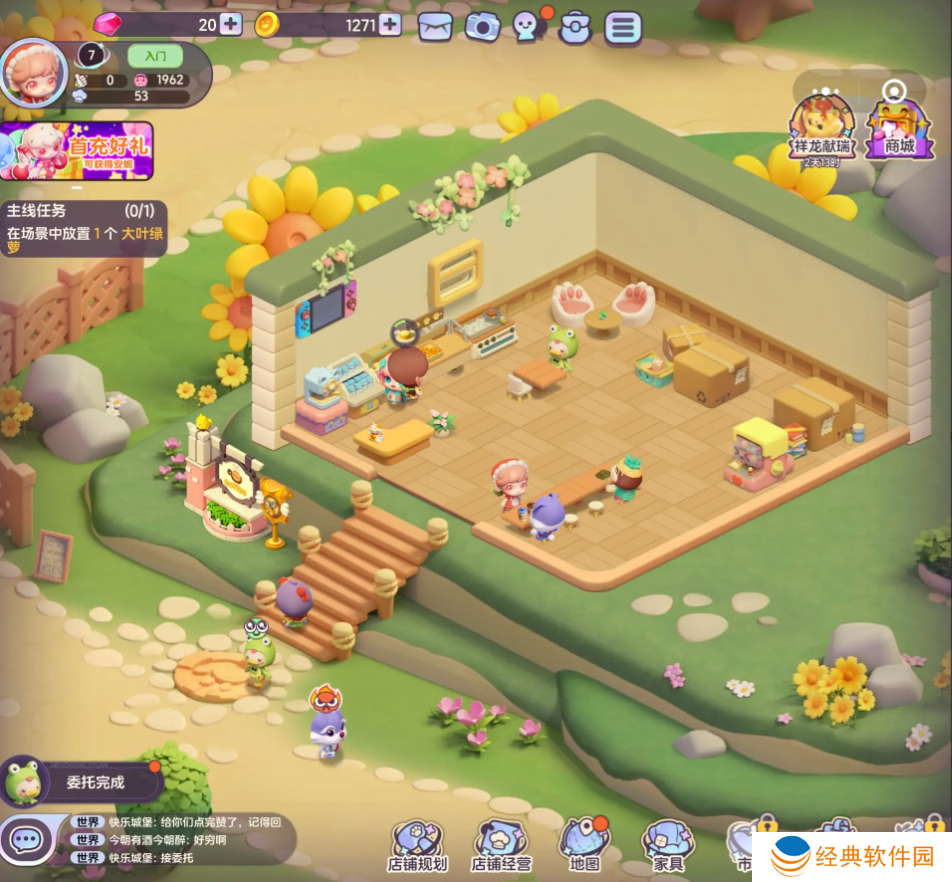Open the 首充好礼 first-recharge banner
This screenshot has height=882, width=952.
click(77, 151)
